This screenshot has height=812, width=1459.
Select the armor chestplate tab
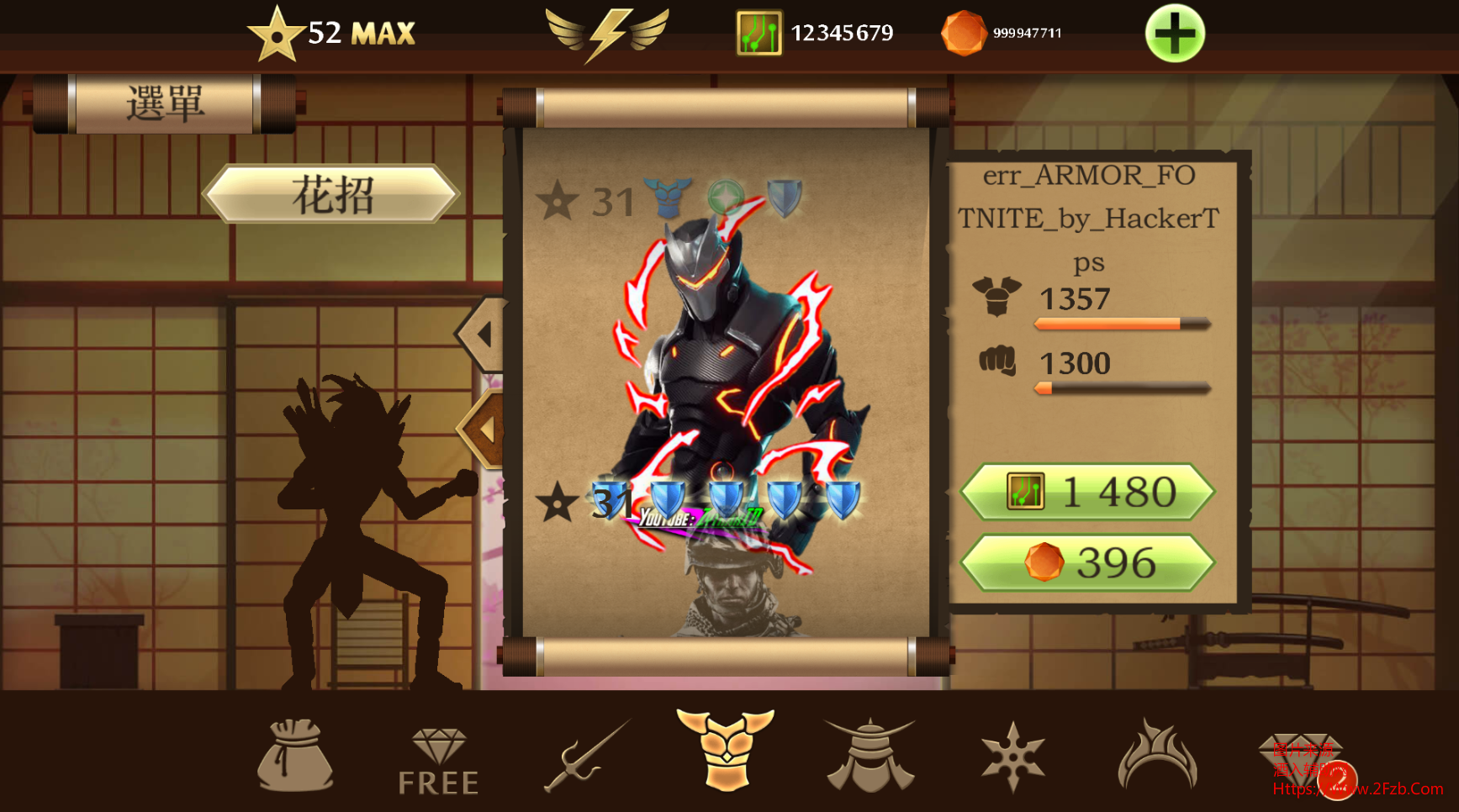click(x=725, y=750)
